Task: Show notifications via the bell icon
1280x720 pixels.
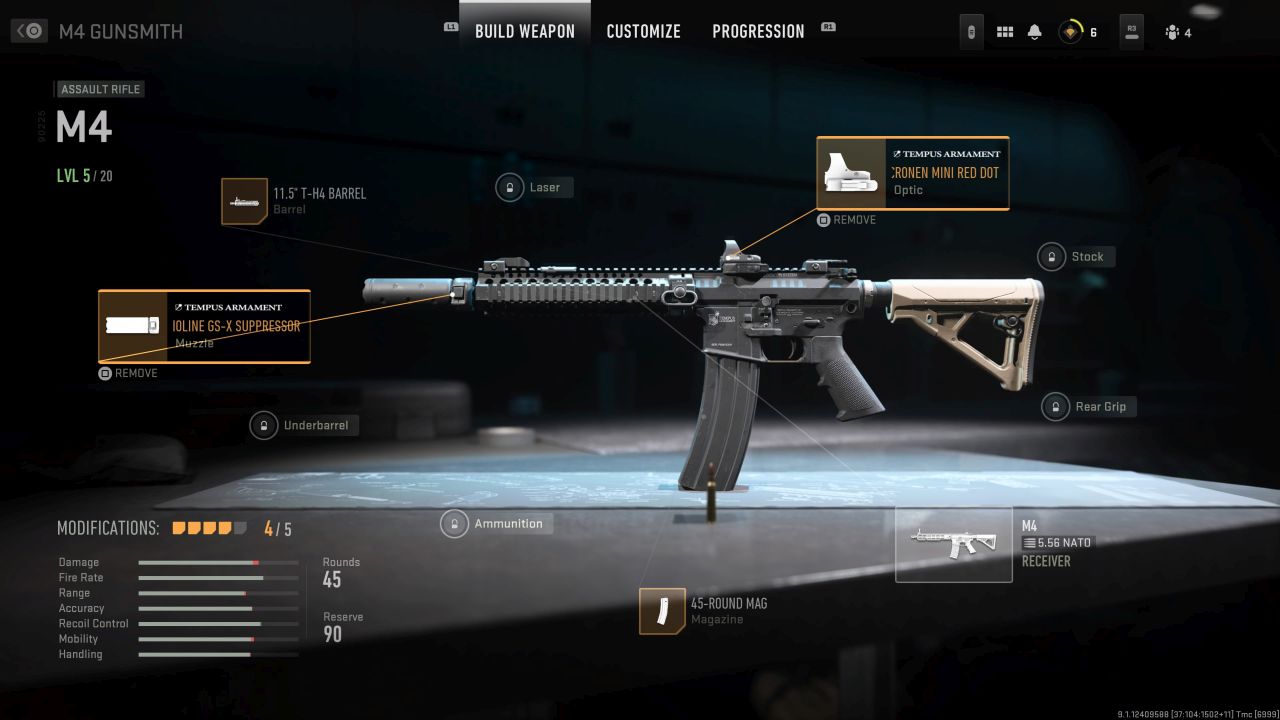Action: (x=1034, y=32)
